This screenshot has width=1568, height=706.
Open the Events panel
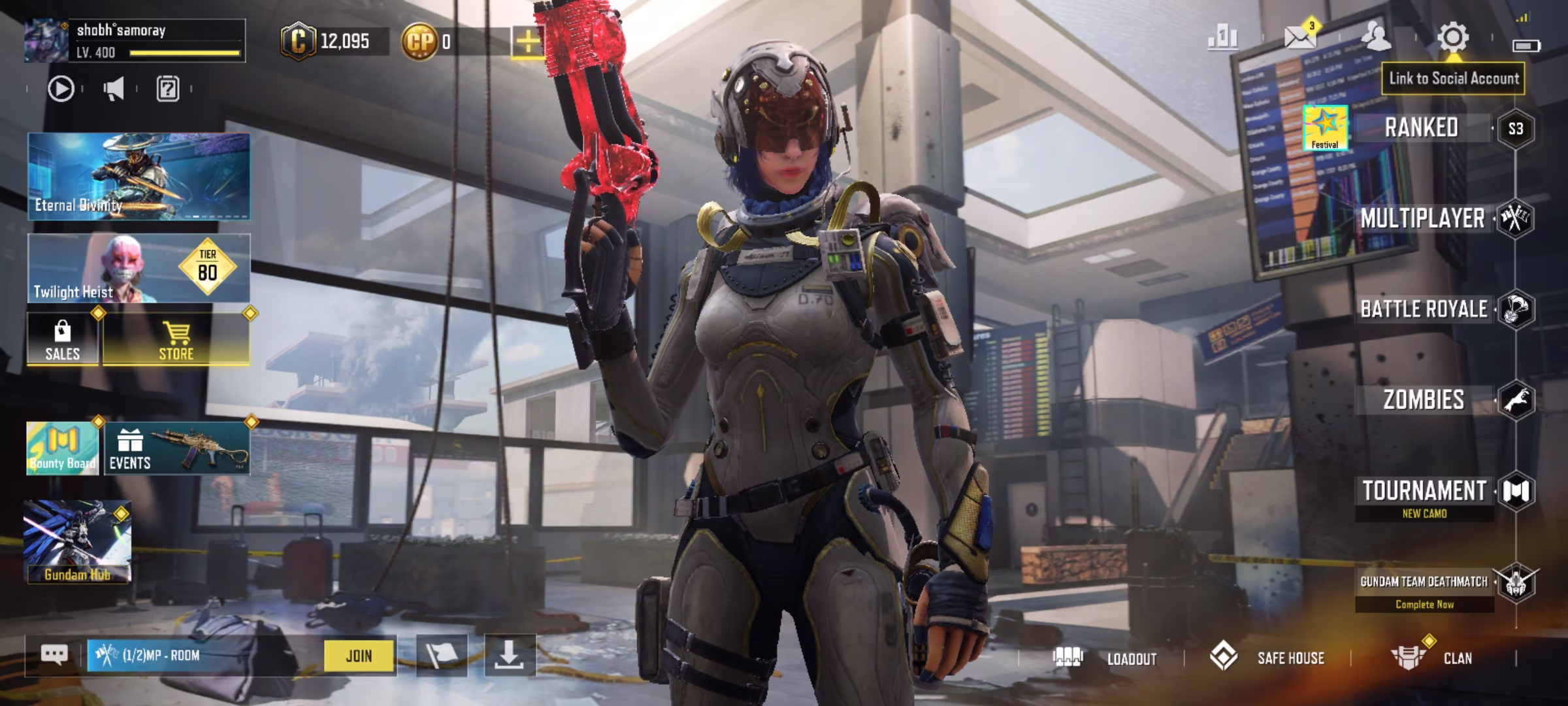click(176, 448)
